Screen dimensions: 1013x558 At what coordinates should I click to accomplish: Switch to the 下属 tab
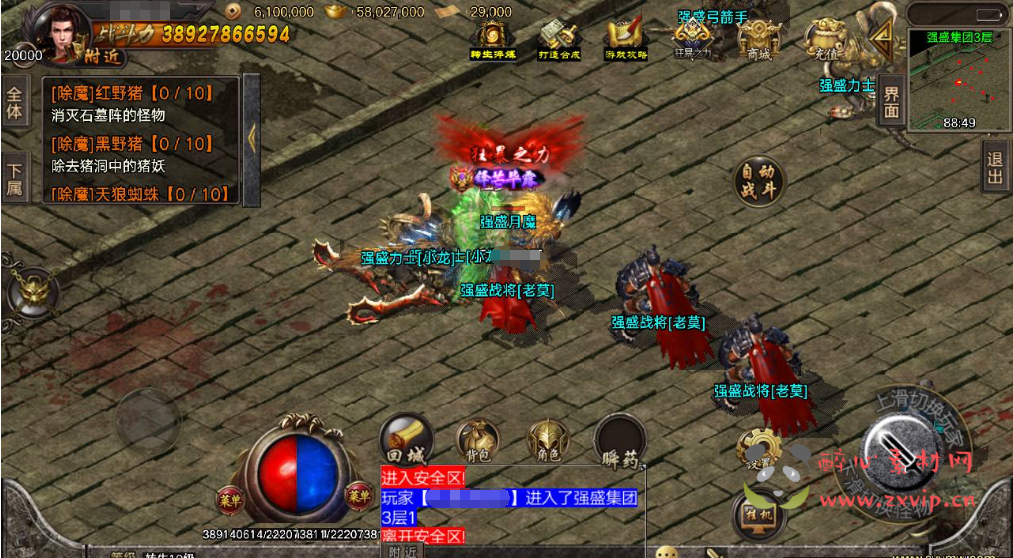(x=14, y=177)
